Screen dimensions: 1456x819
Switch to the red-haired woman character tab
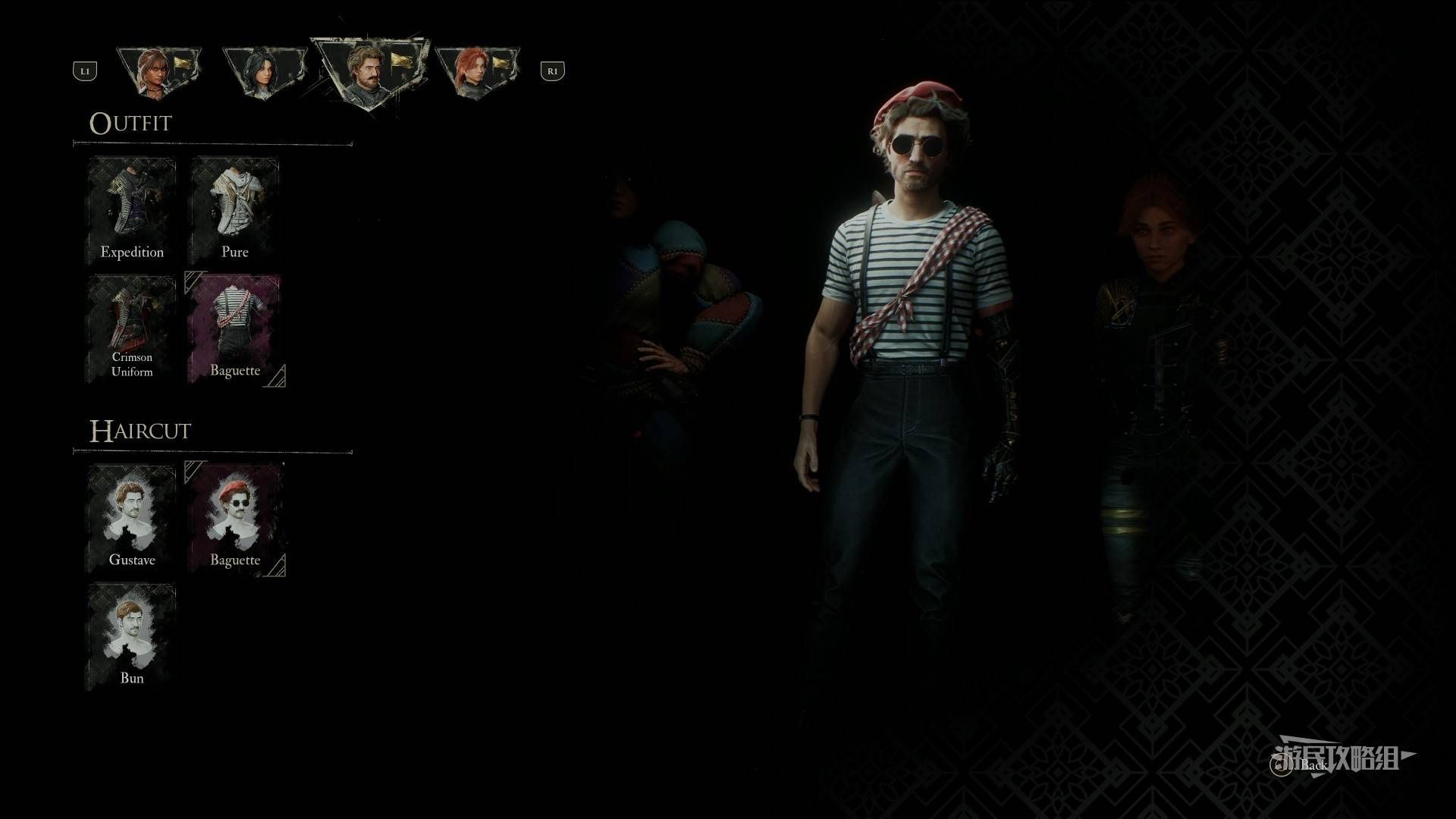tap(477, 72)
